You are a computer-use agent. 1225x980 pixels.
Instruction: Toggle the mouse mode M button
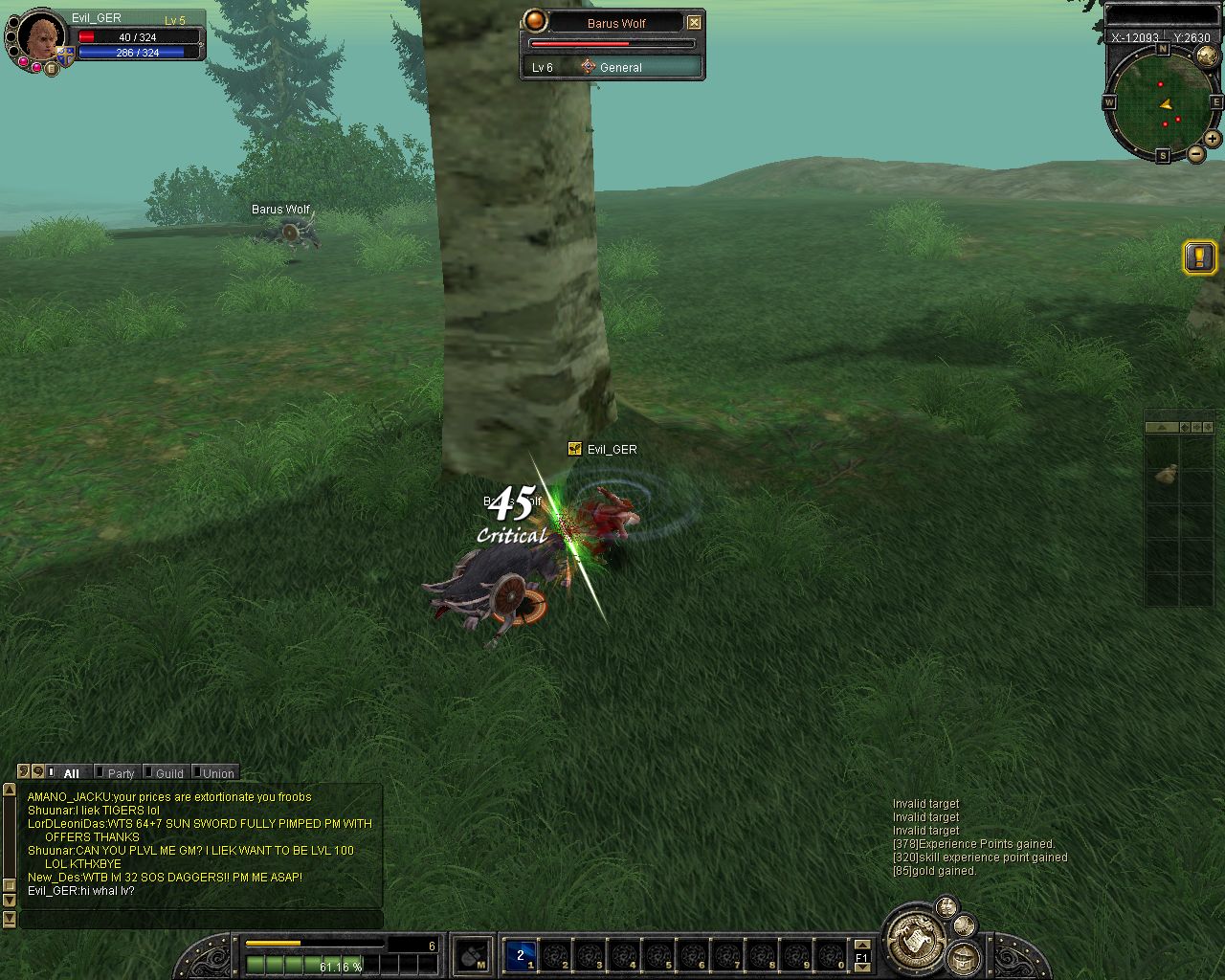[472, 955]
